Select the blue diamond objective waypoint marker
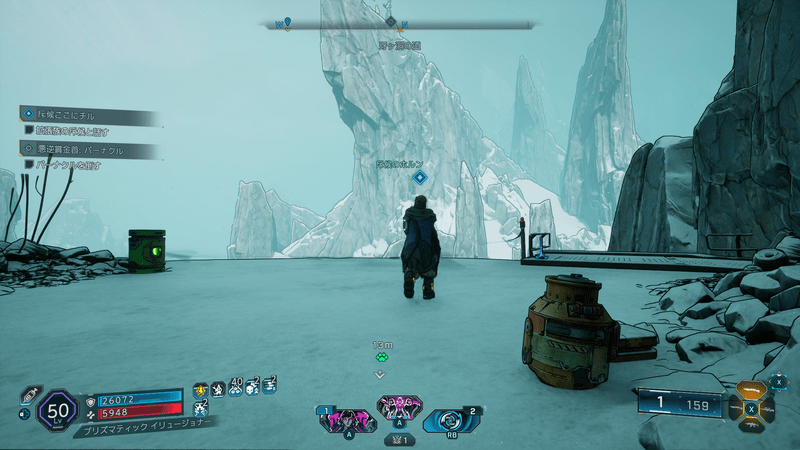This screenshot has width=800, height=450. pyautogui.click(x=420, y=177)
